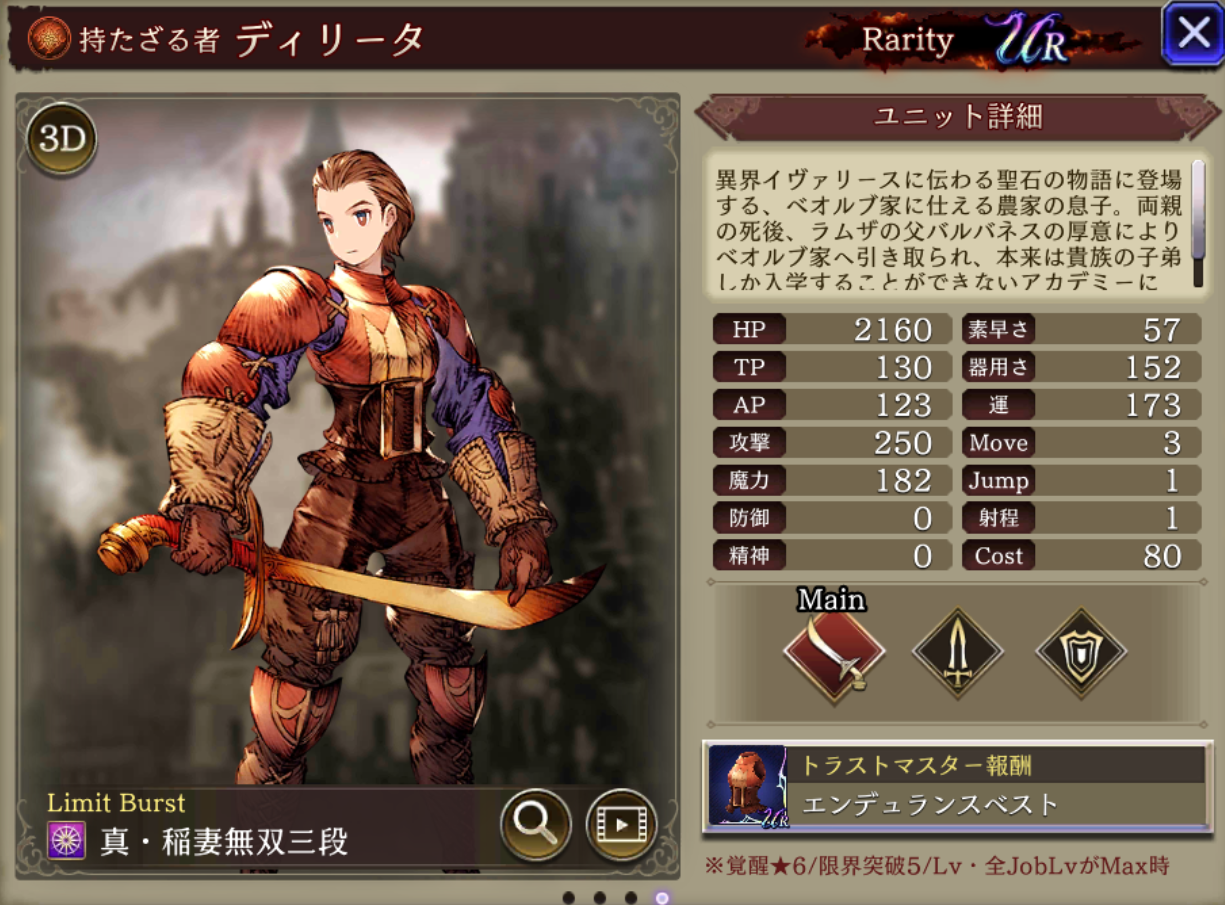Click the unit description scrollbar
The width and height of the screenshot is (1225, 905).
tap(1198, 222)
